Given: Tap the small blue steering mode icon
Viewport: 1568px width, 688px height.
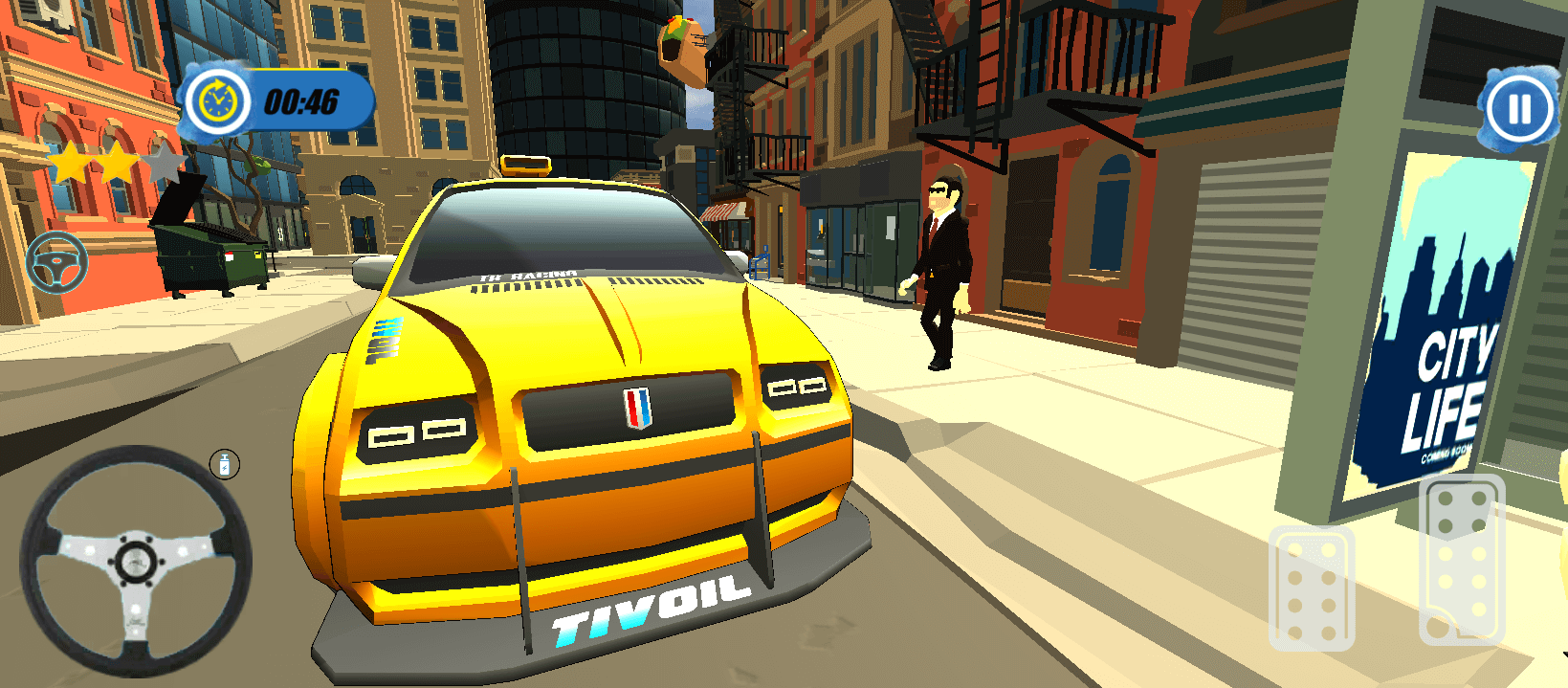Looking at the screenshot, I should pyautogui.click(x=56, y=261).
